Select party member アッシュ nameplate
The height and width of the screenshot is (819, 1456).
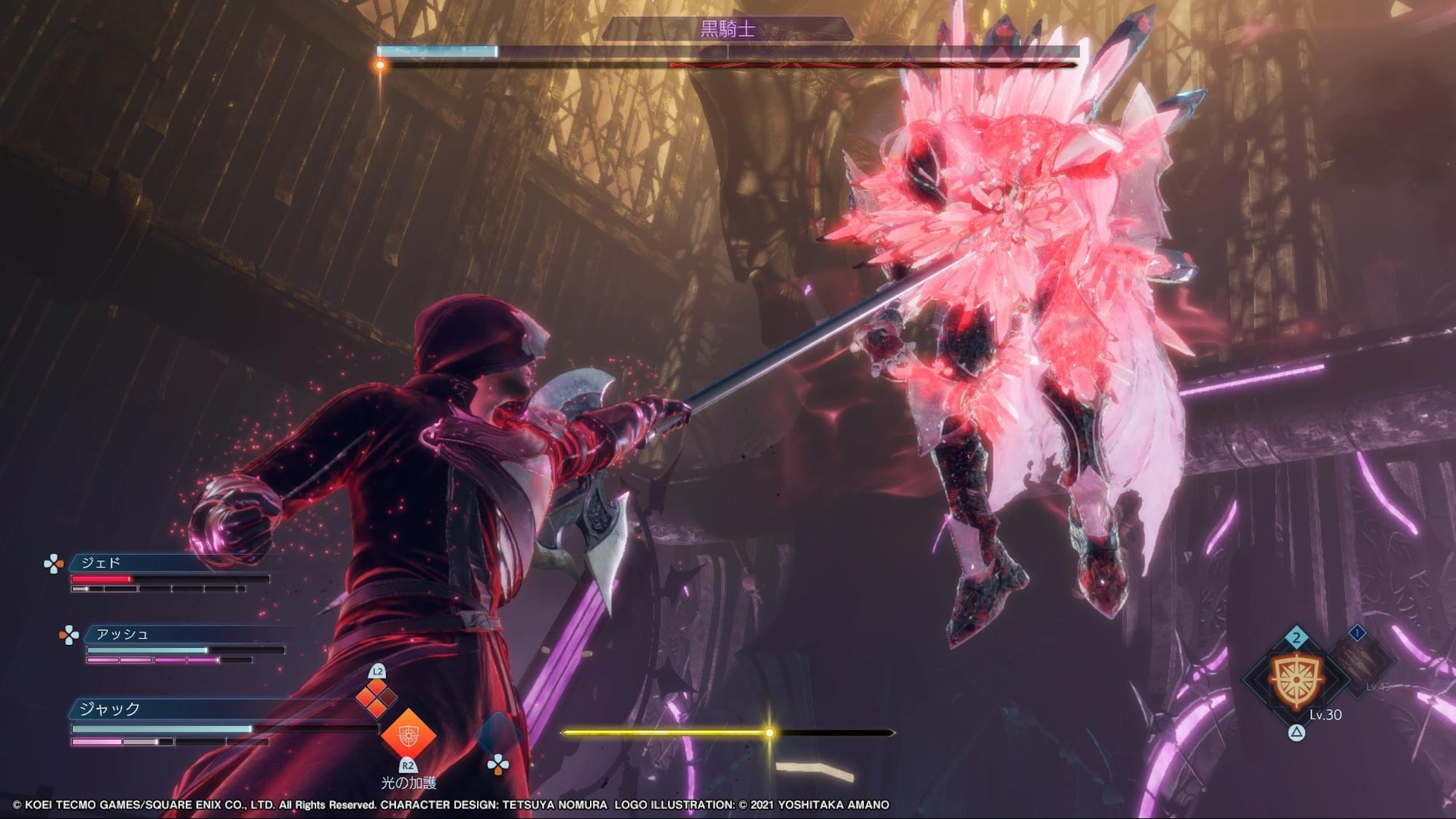pyautogui.click(x=122, y=634)
